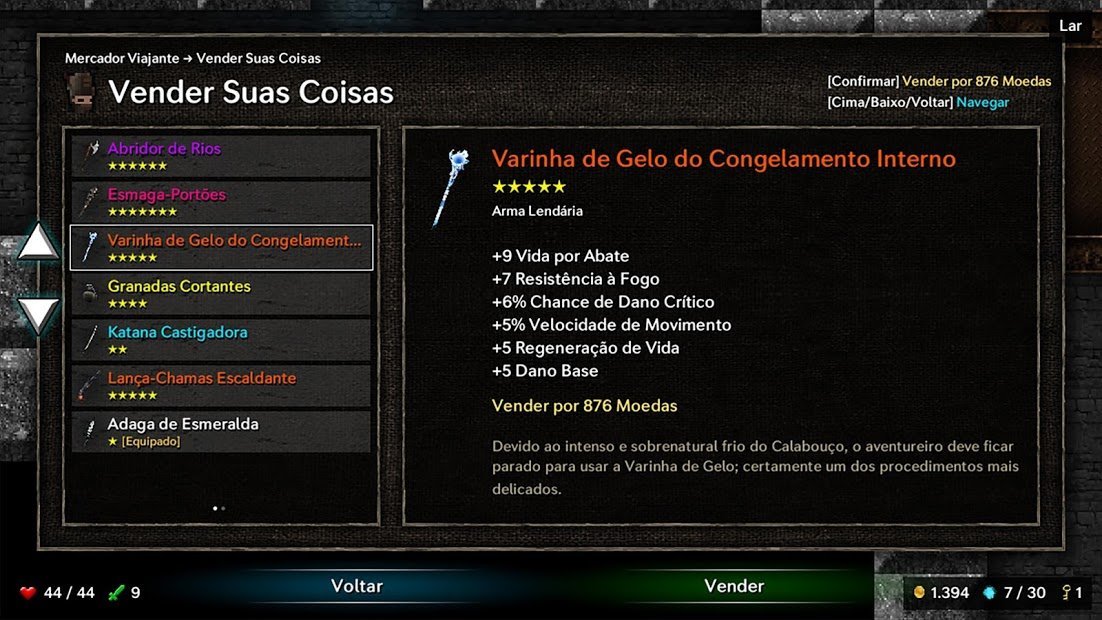Select Varinha de Gelo do Congelamento row
This screenshot has width=1102, height=620.
(x=221, y=248)
